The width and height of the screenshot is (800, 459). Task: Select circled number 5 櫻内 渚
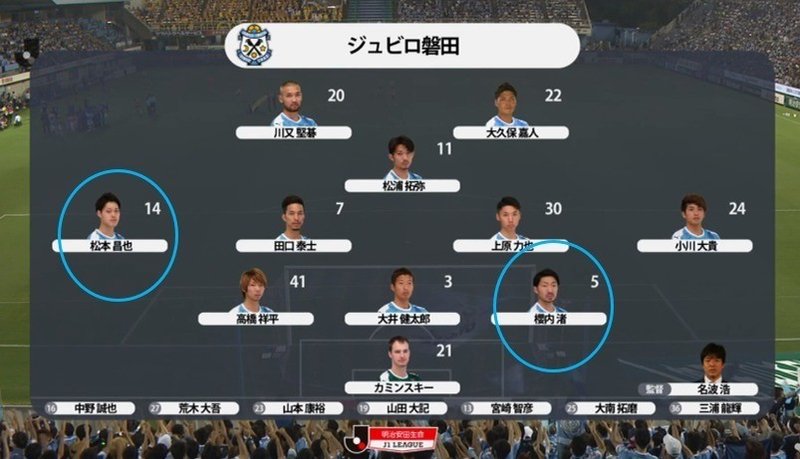click(548, 318)
